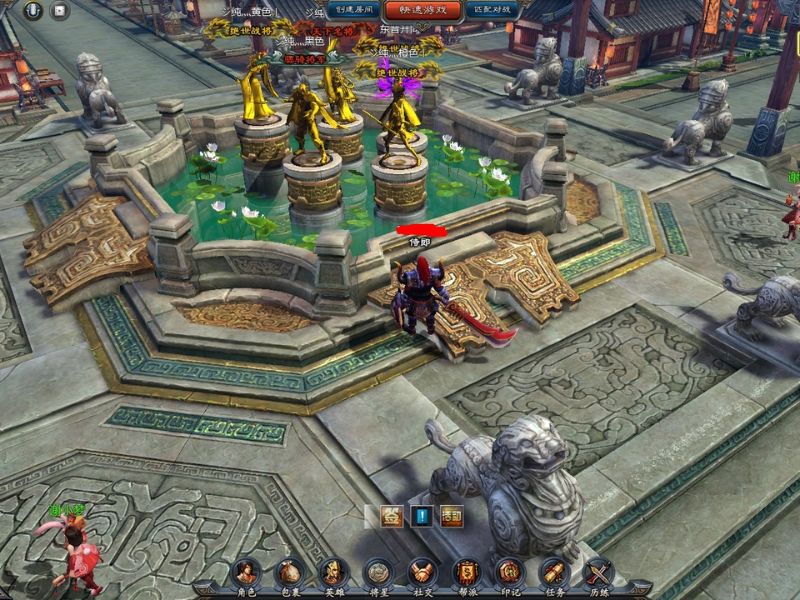800x600 pixels.
Task: Toggle the microphone voice icon
Action: coord(34,11)
